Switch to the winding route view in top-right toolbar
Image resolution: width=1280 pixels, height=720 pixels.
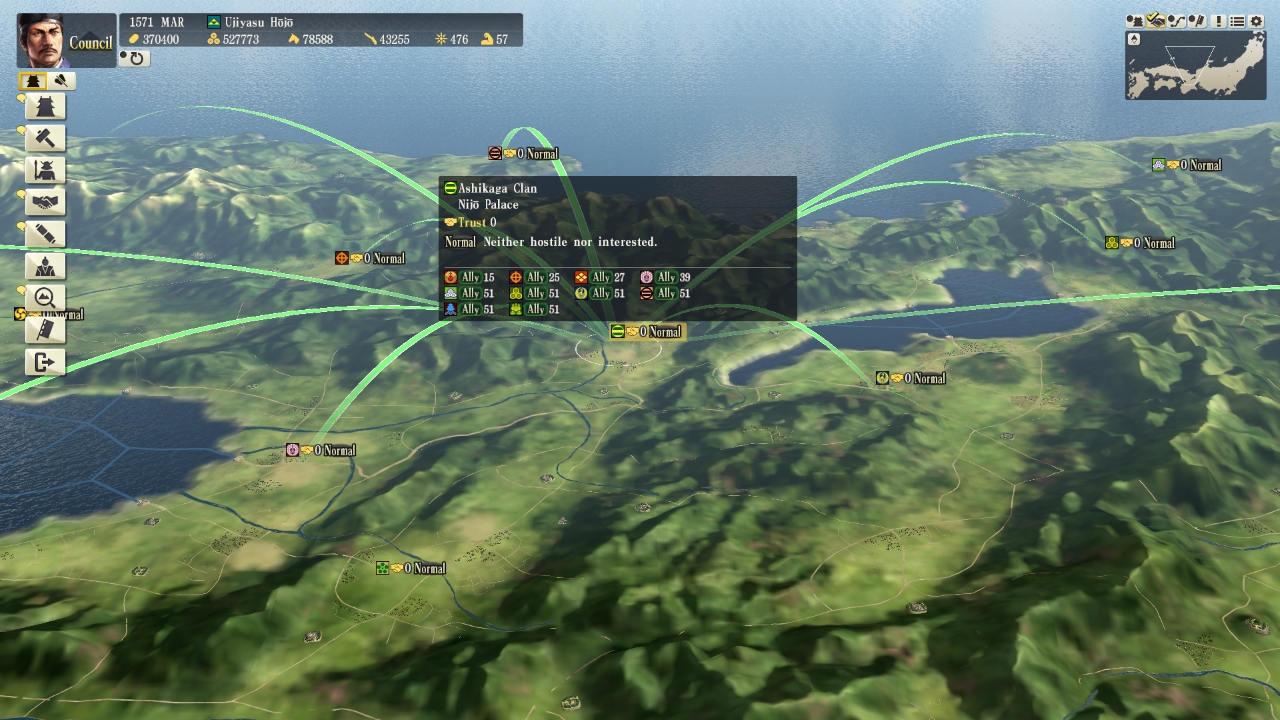pyautogui.click(x=1176, y=21)
